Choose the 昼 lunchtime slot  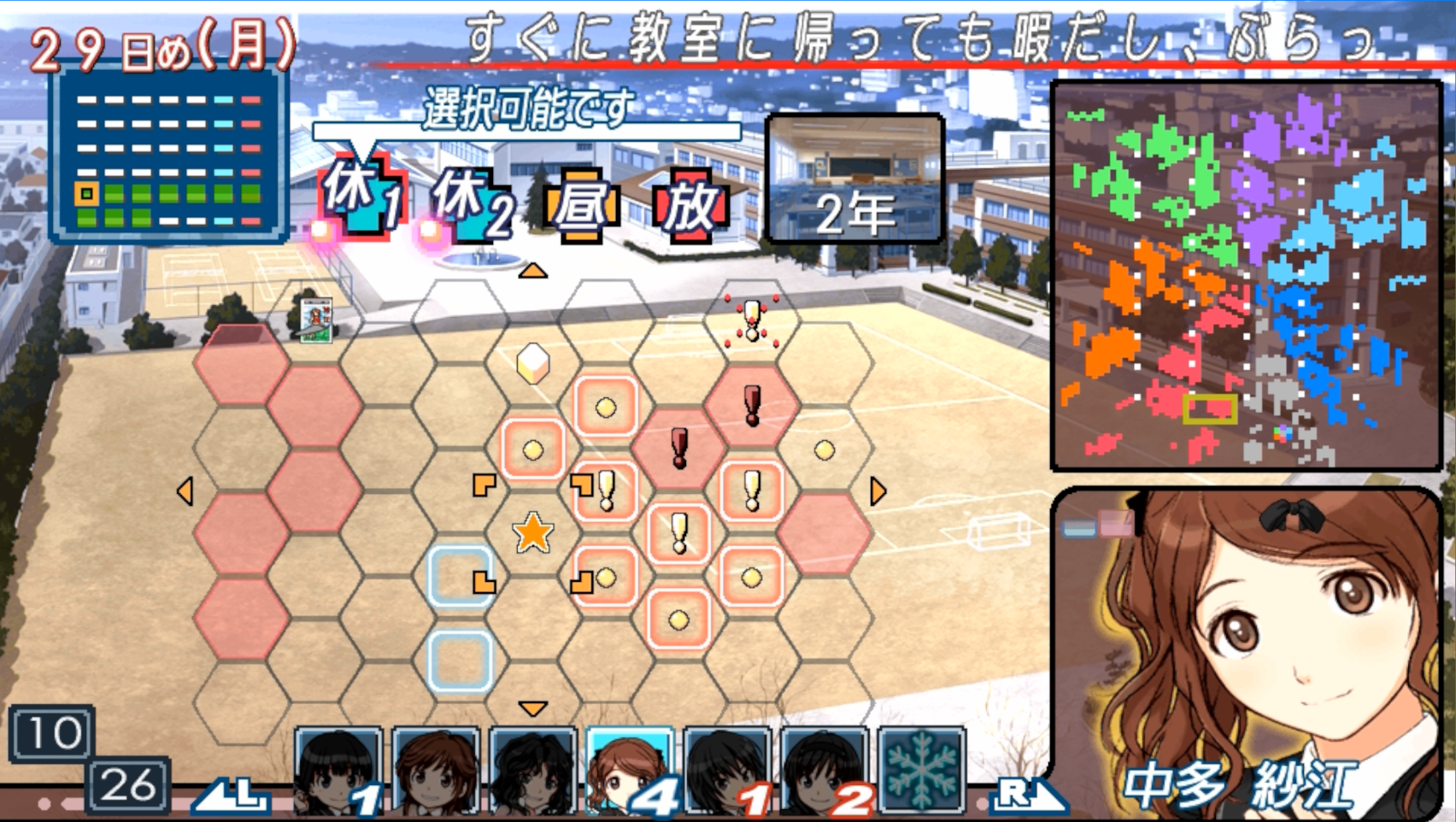[580, 205]
